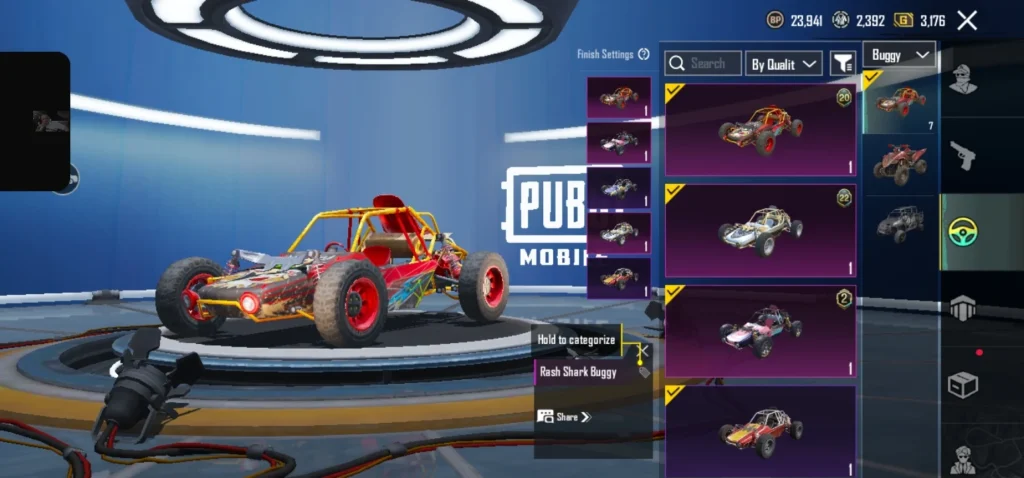The width and height of the screenshot is (1024, 478).
Task: Choose the pink and blue buggy skin card
Action: click(x=760, y=330)
